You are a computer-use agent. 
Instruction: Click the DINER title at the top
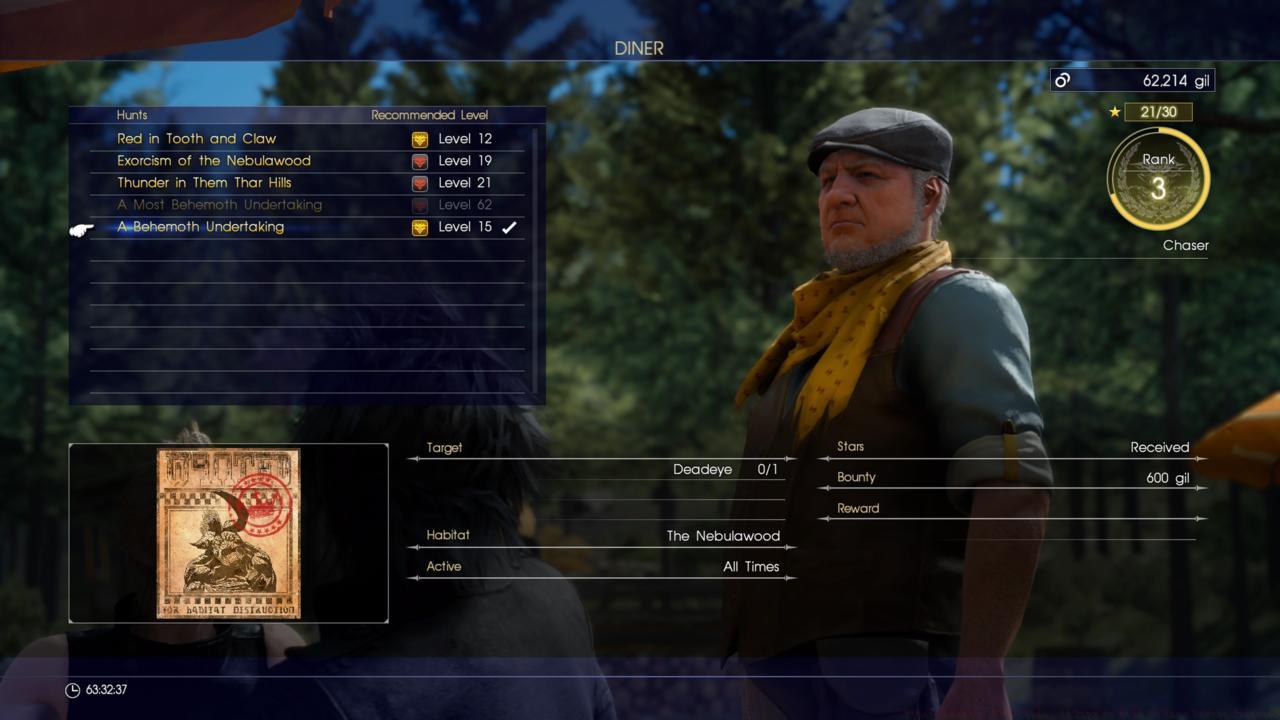(639, 47)
